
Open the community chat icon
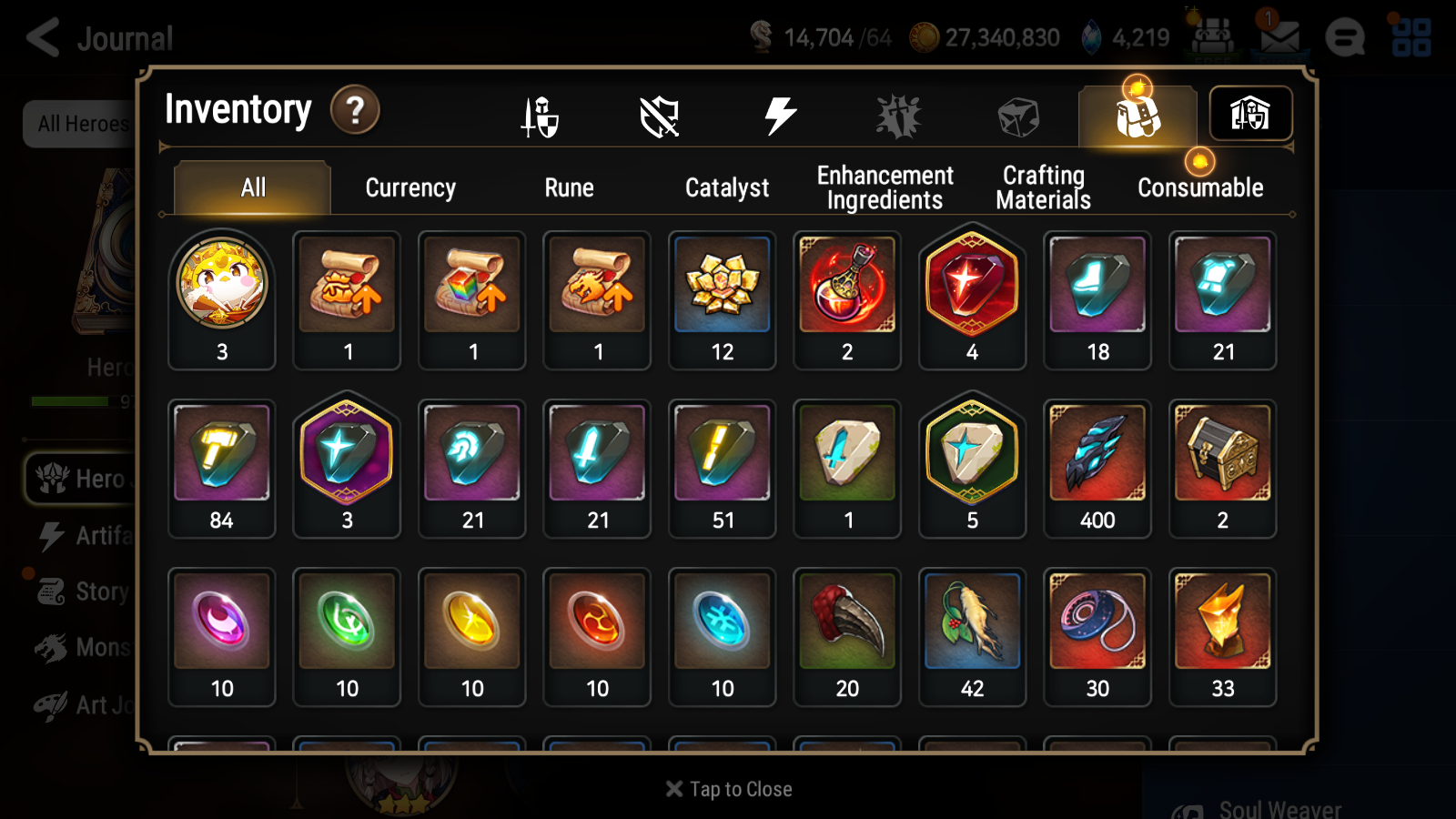tap(1345, 37)
